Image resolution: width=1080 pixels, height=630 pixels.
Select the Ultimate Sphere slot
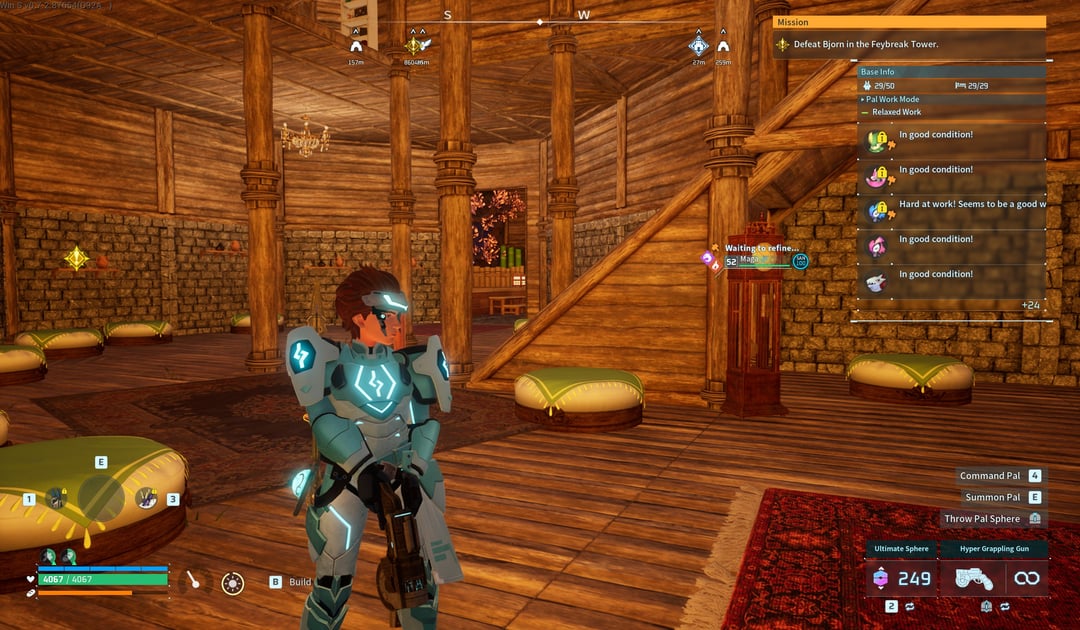[x=901, y=577]
